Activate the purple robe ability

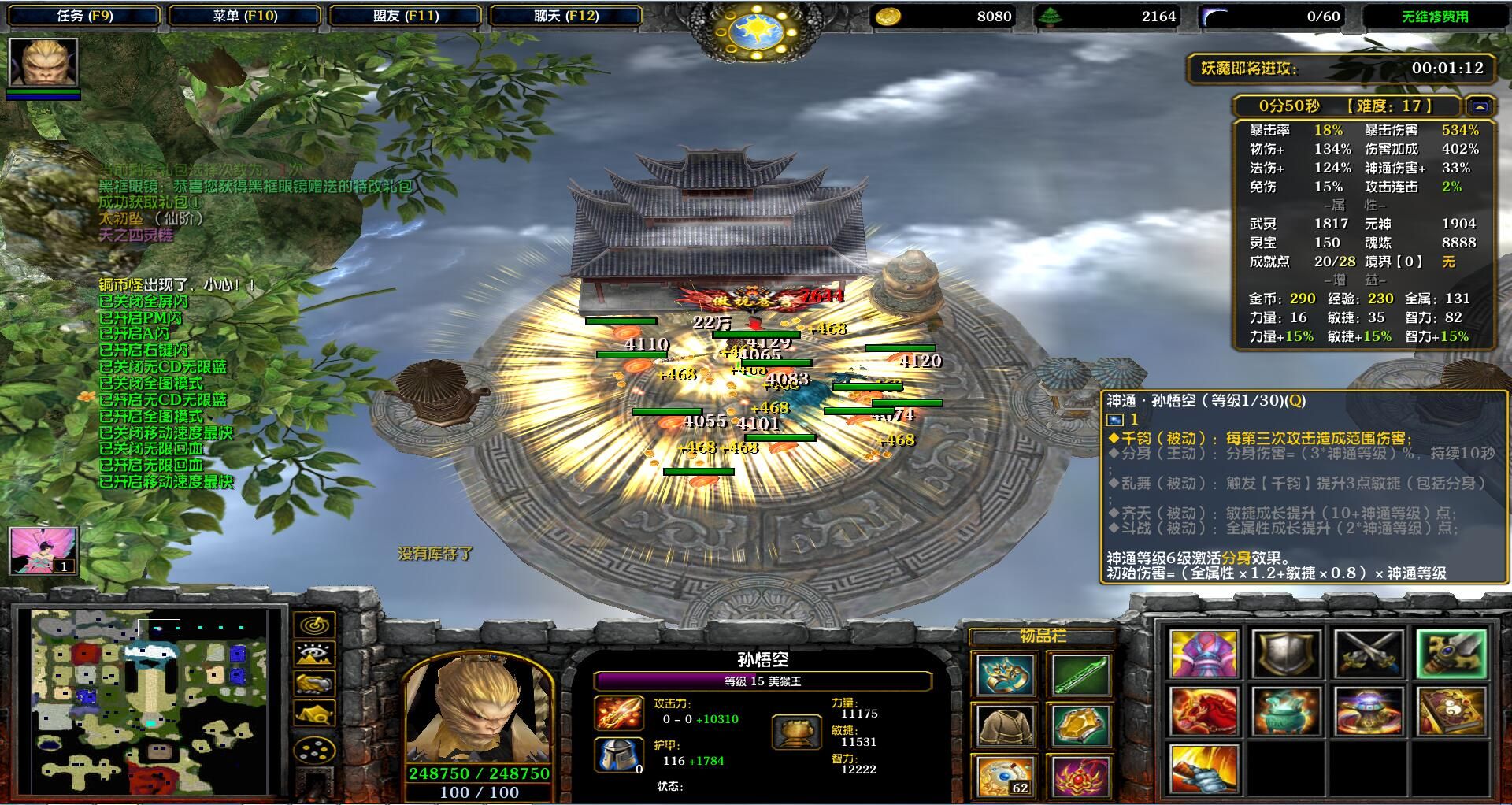coord(1203,654)
